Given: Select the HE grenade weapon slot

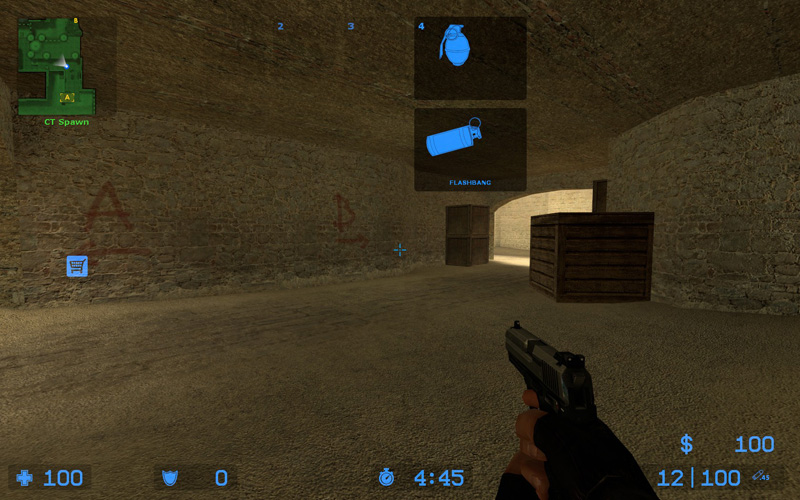Looking at the screenshot, I should pos(470,57).
